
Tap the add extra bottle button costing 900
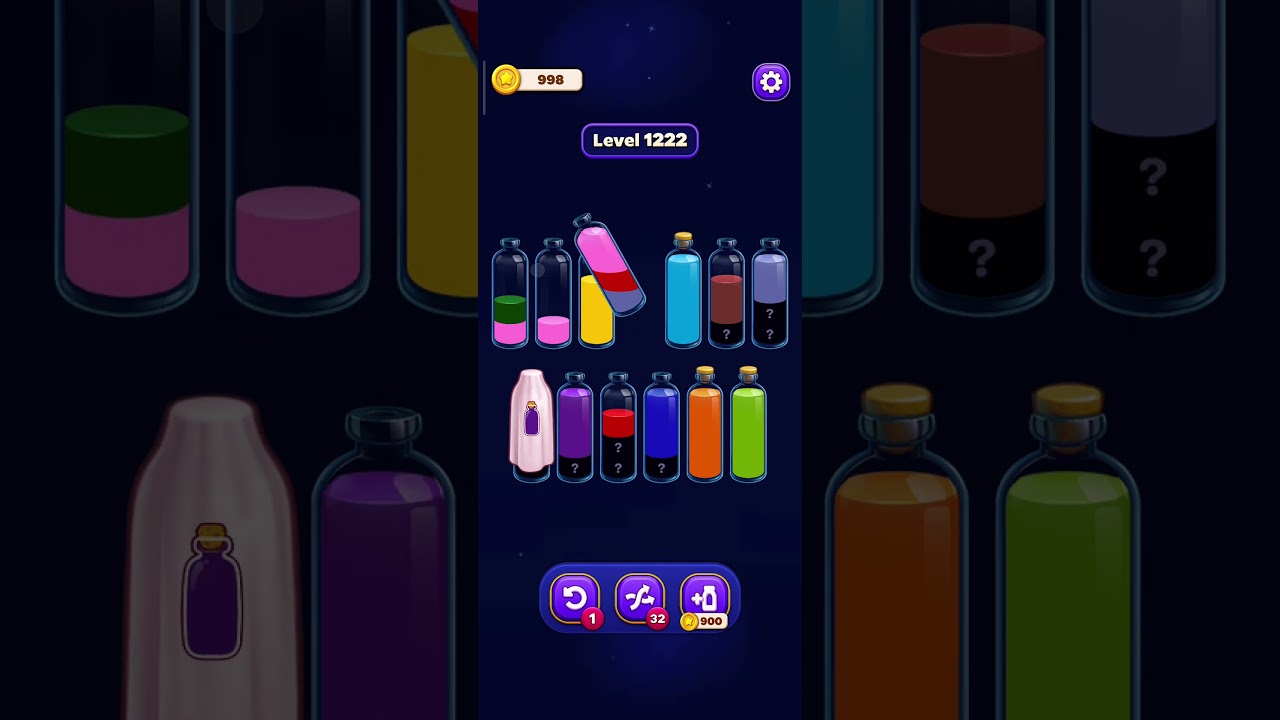coord(704,597)
